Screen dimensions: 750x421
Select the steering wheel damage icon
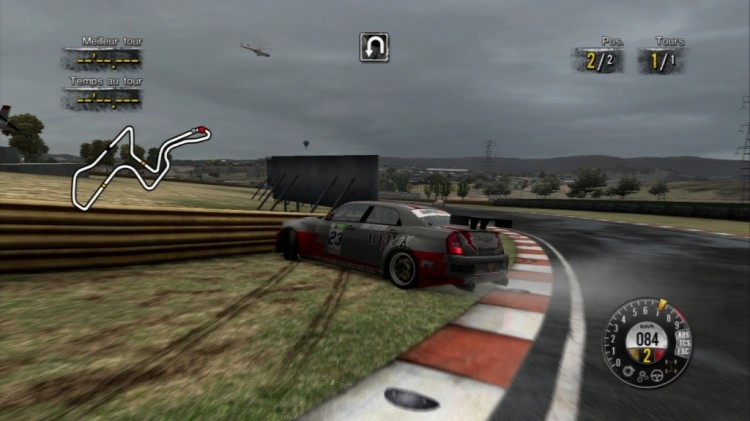[657, 374]
